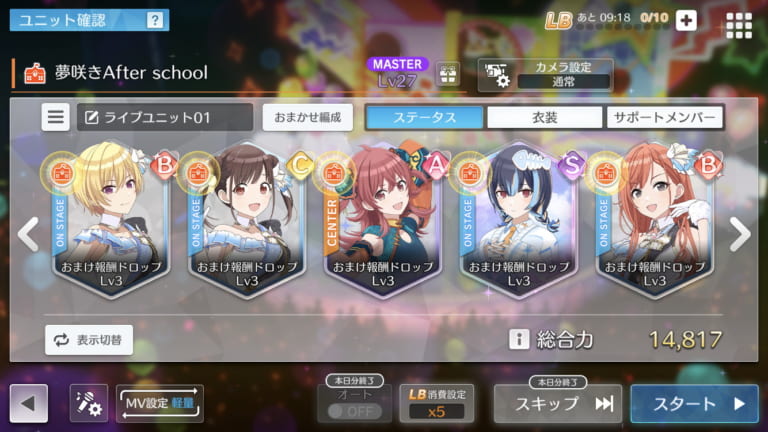
Task: Open the grid main menu icon
Action: [739, 24]
